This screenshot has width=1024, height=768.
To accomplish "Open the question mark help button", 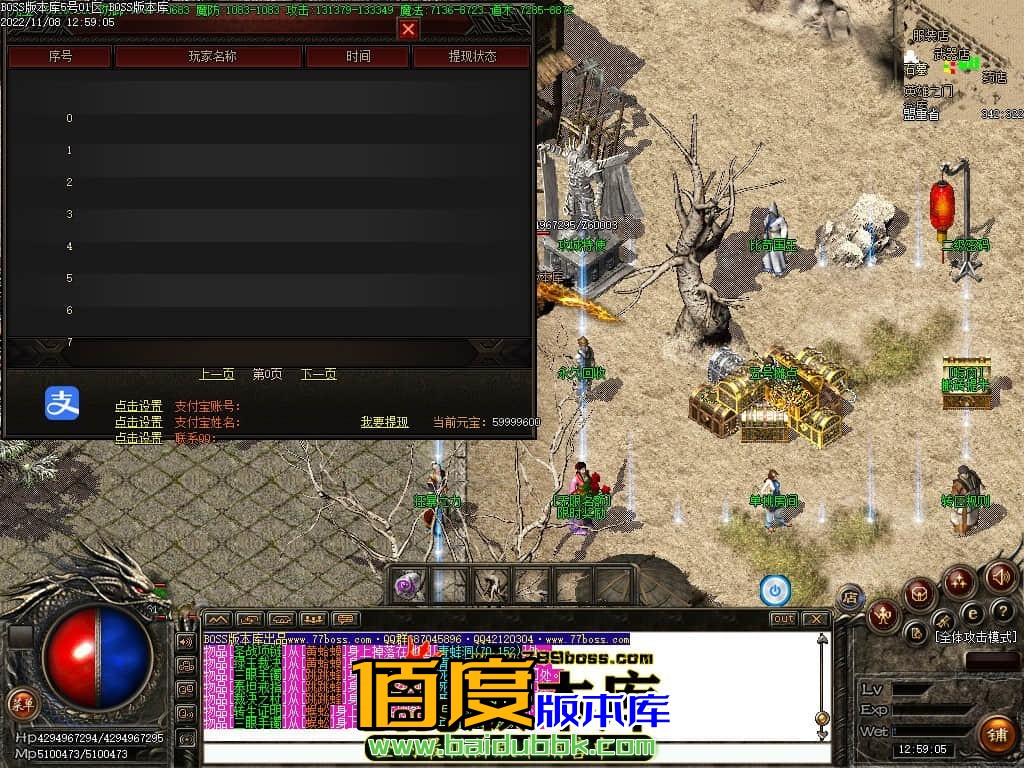I will [x=1001, y=611].
